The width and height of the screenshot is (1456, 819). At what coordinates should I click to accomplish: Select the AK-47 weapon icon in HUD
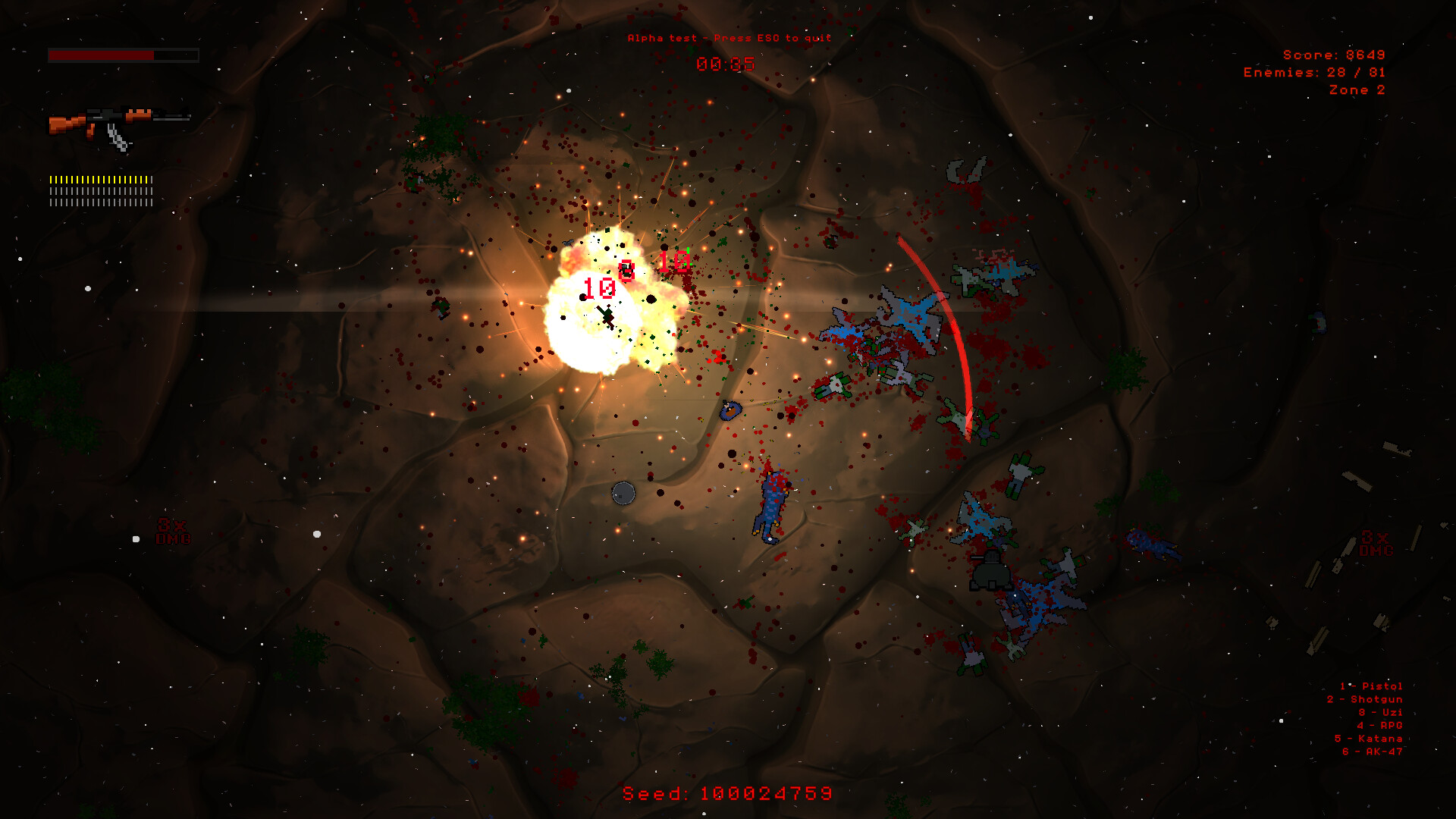pyautogui.click(x=118, y=125)
